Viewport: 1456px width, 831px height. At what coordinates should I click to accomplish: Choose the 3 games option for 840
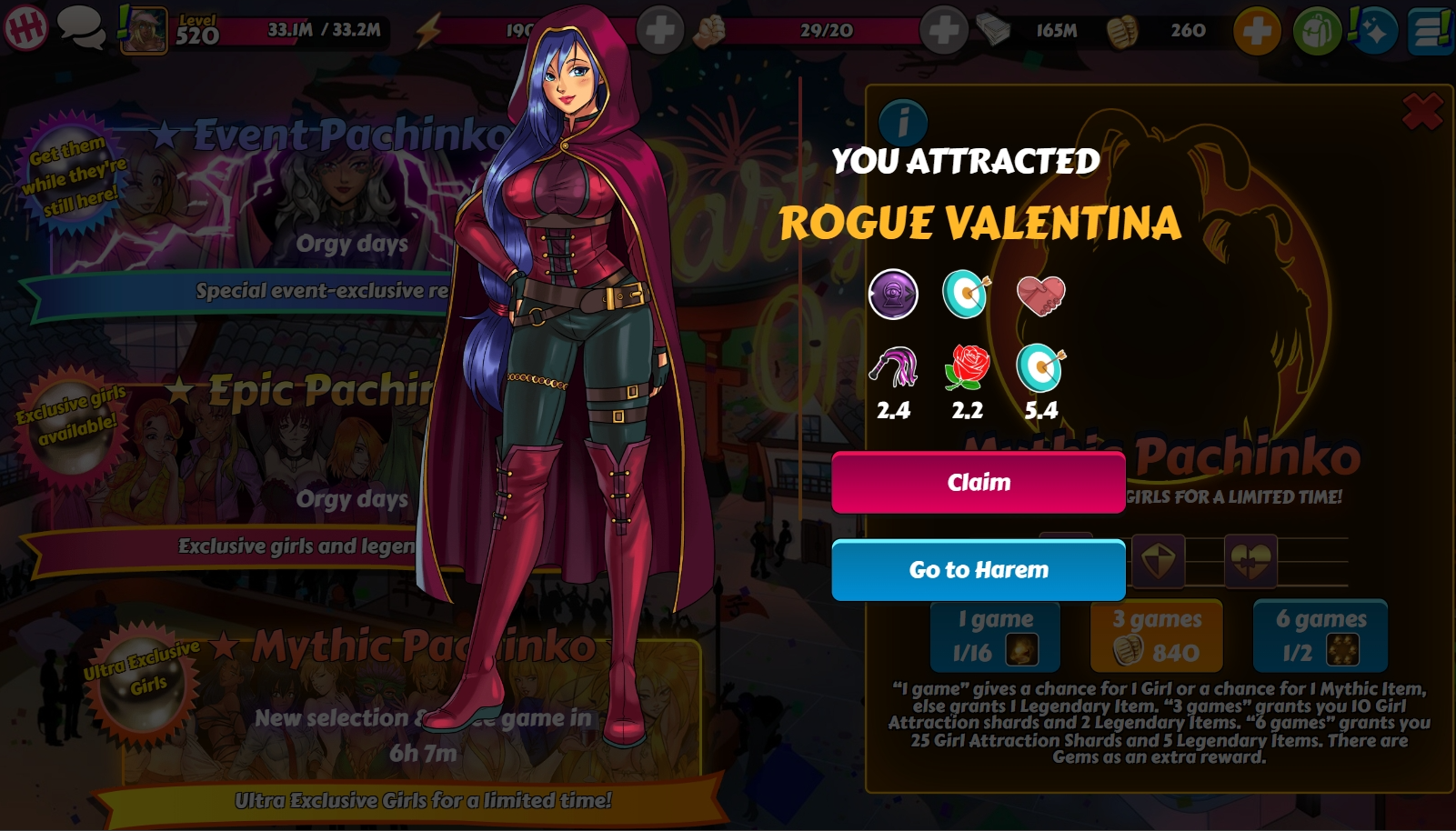pos(1156,636)
